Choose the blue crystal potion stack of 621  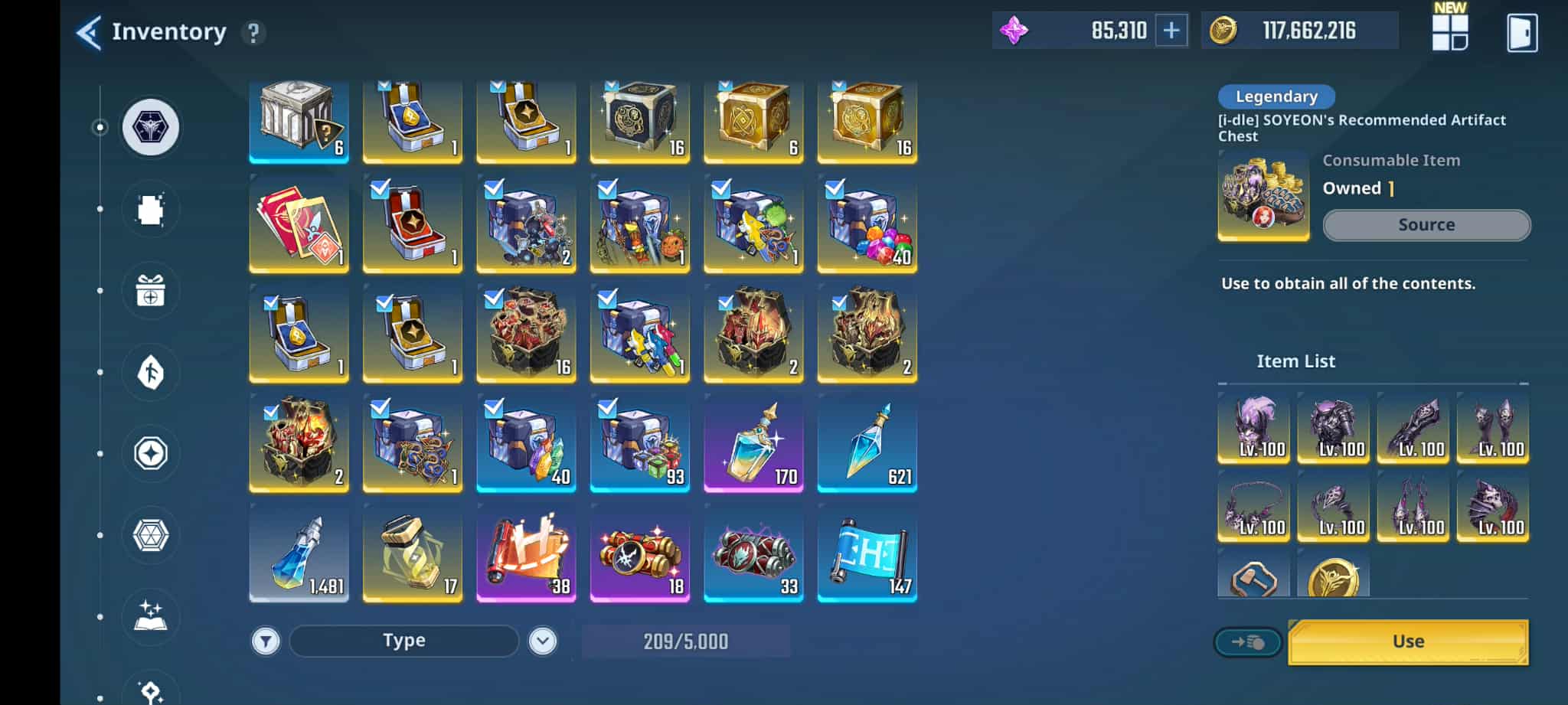867,444
